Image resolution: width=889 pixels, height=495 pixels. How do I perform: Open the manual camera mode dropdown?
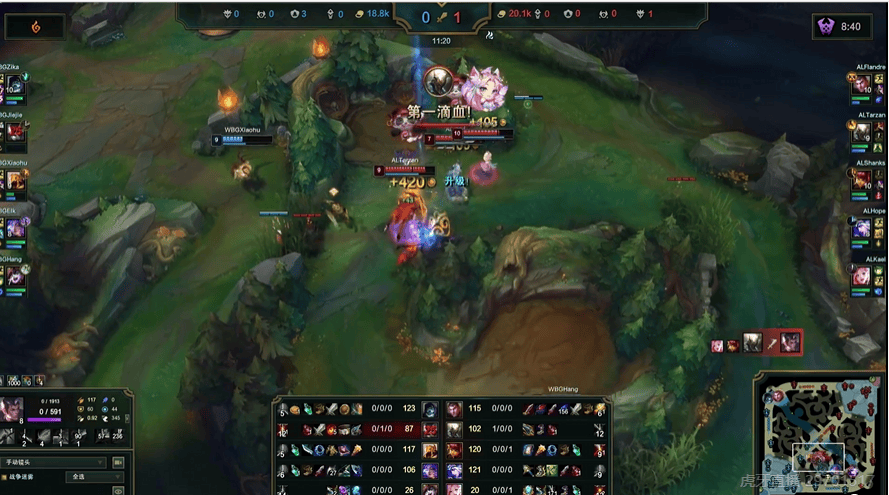(56, 463)
